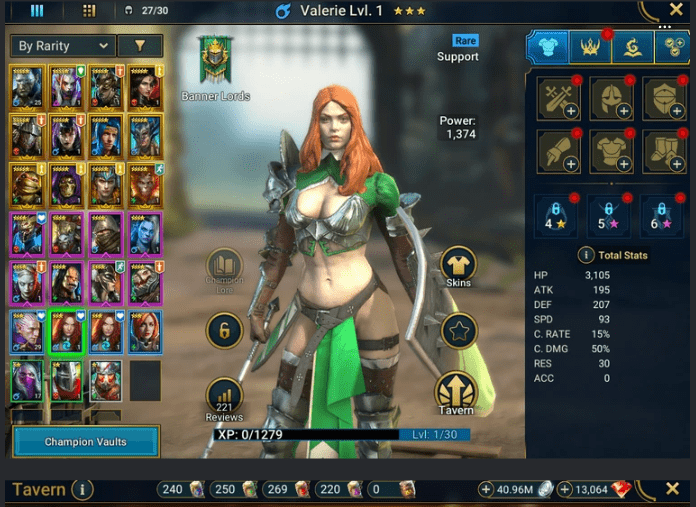
Task: Switch to the swirl book tab
Action: pos(631,46)
